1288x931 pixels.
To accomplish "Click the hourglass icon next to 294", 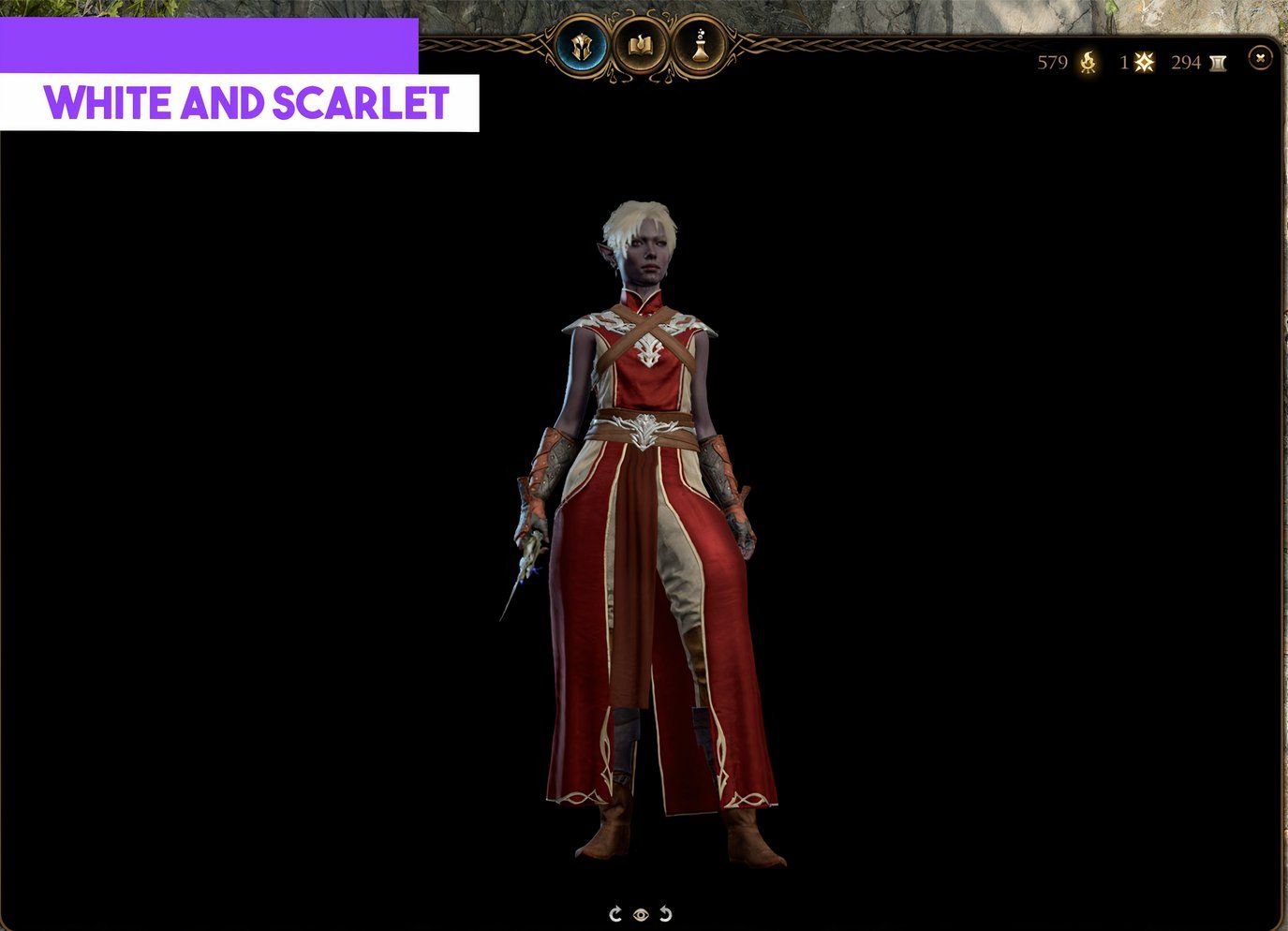I will [1218, 63].
